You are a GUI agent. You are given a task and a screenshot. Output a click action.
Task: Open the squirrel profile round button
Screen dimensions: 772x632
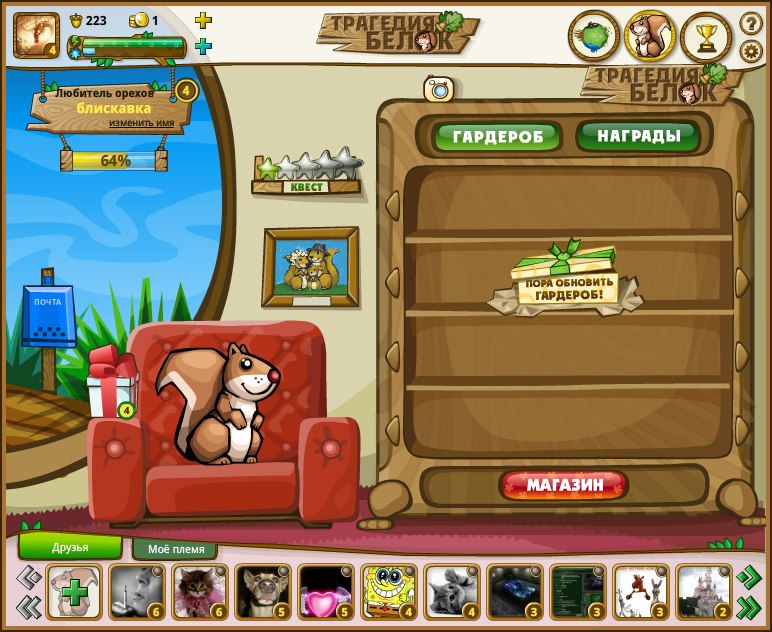(650, 37)
